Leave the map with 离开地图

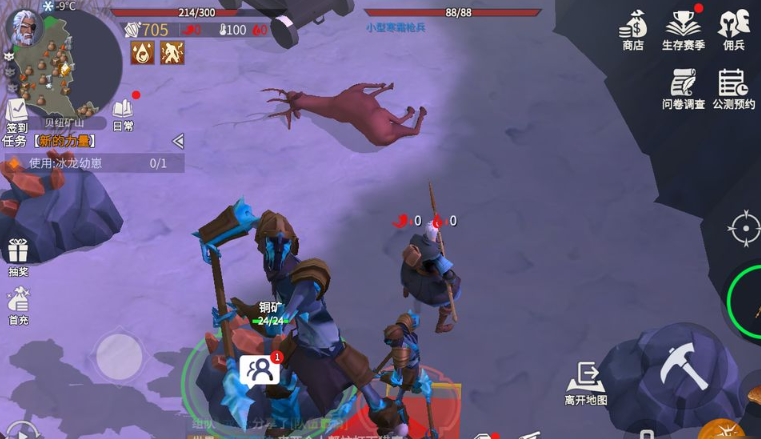585,382
